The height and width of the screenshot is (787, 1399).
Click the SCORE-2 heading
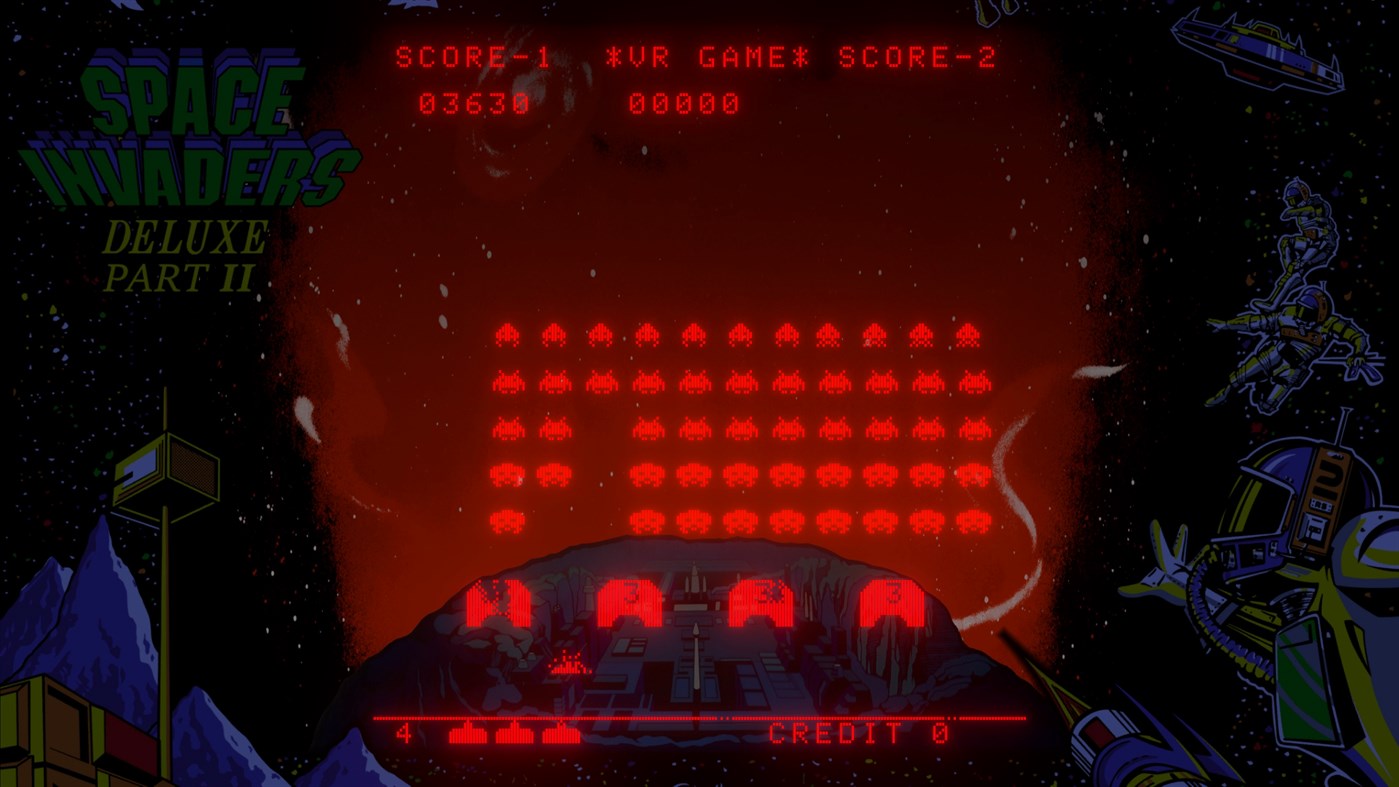920,57
